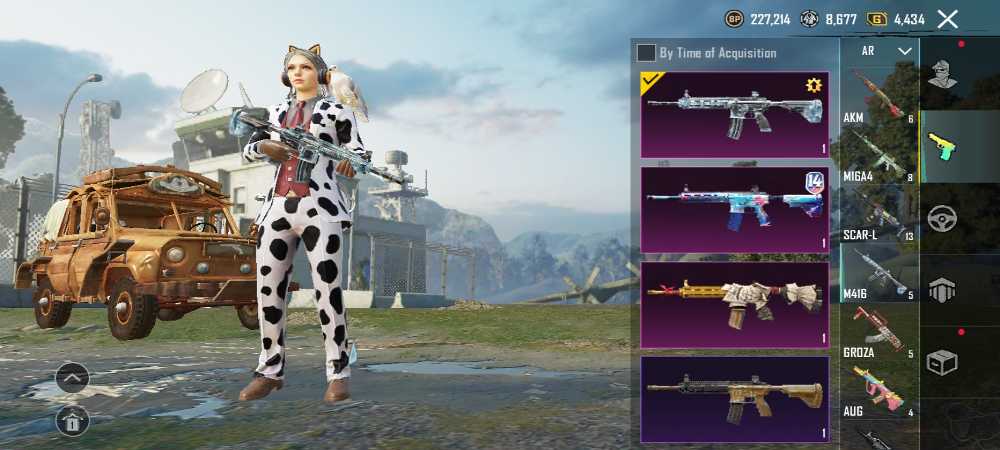
Task: Select the gold cloth-wrapped M416 skin
Action: pyautogui.click(x=734, y=304)
